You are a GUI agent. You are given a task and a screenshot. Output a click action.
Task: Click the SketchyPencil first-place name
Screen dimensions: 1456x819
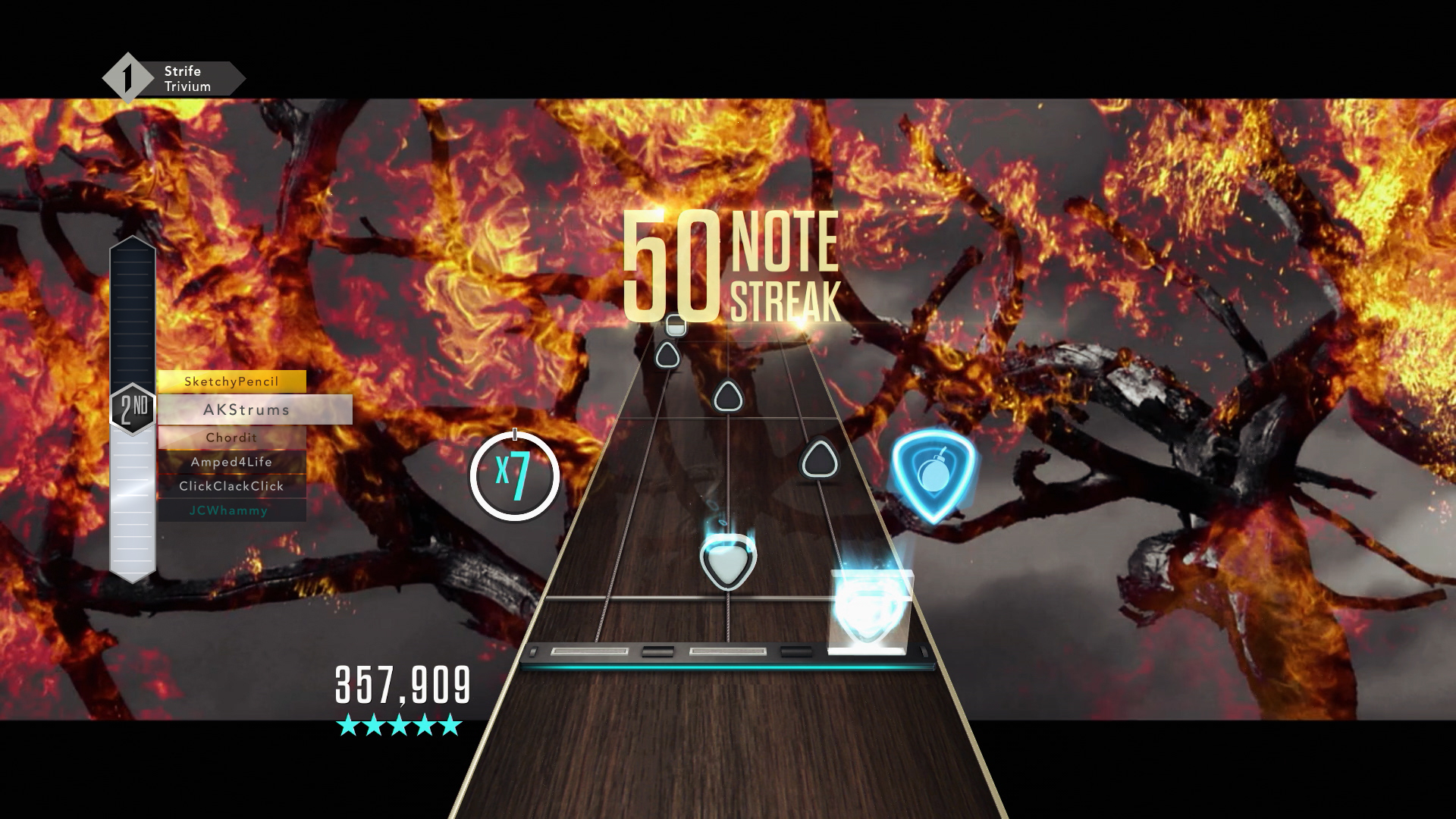[x=231, y=381]
